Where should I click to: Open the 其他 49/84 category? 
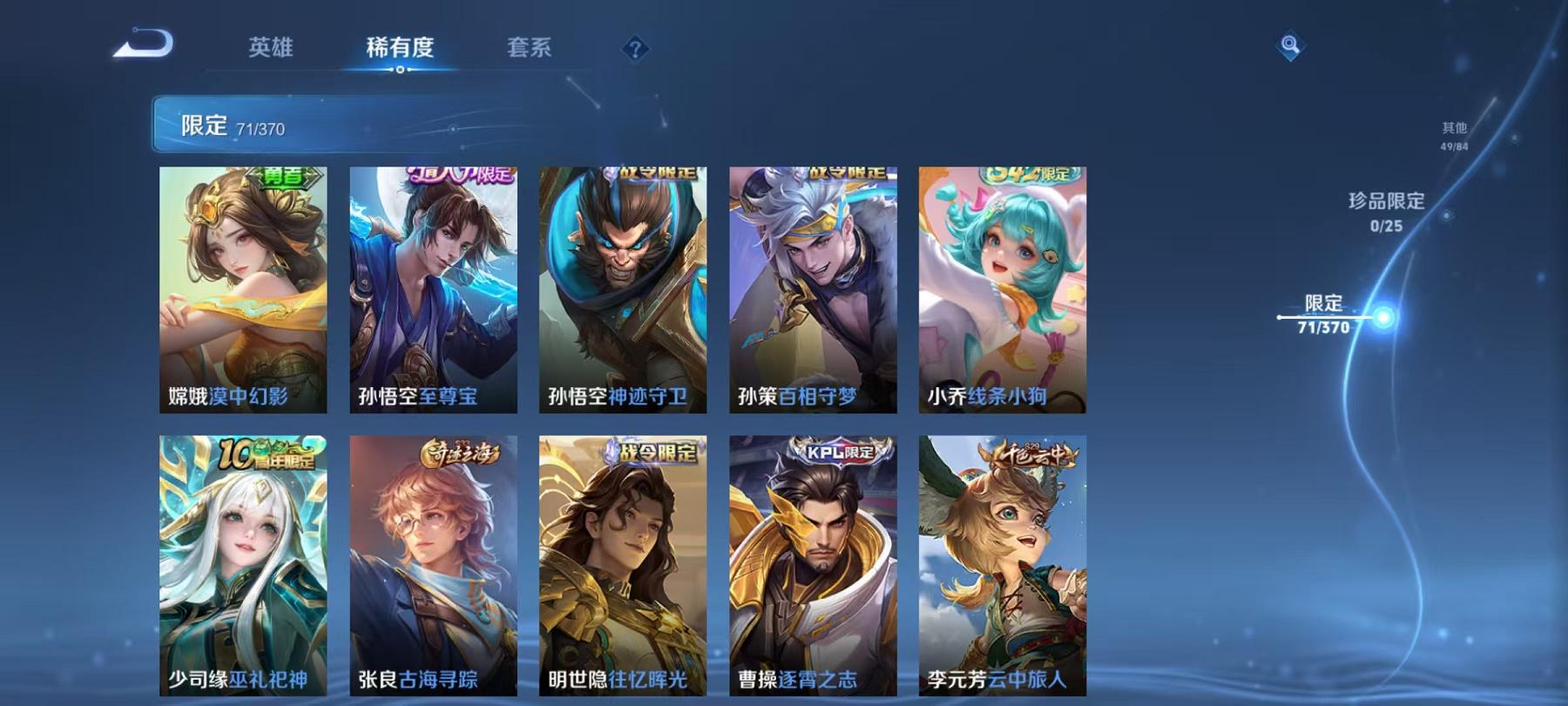coord(1454,136)
